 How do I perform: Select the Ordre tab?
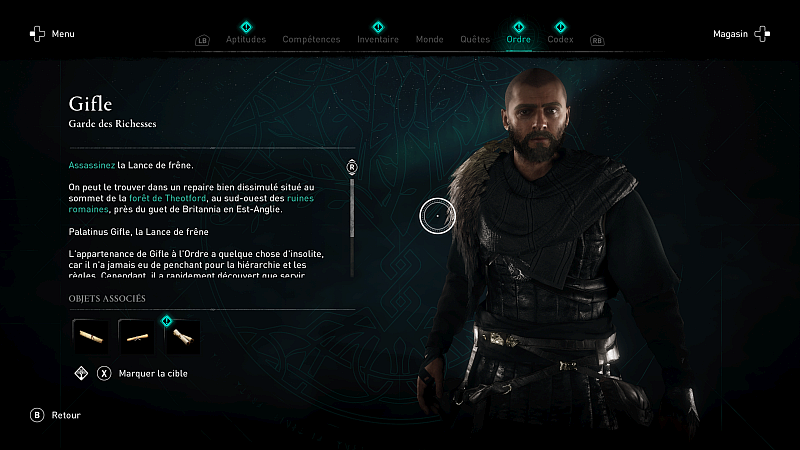point(518,40)
